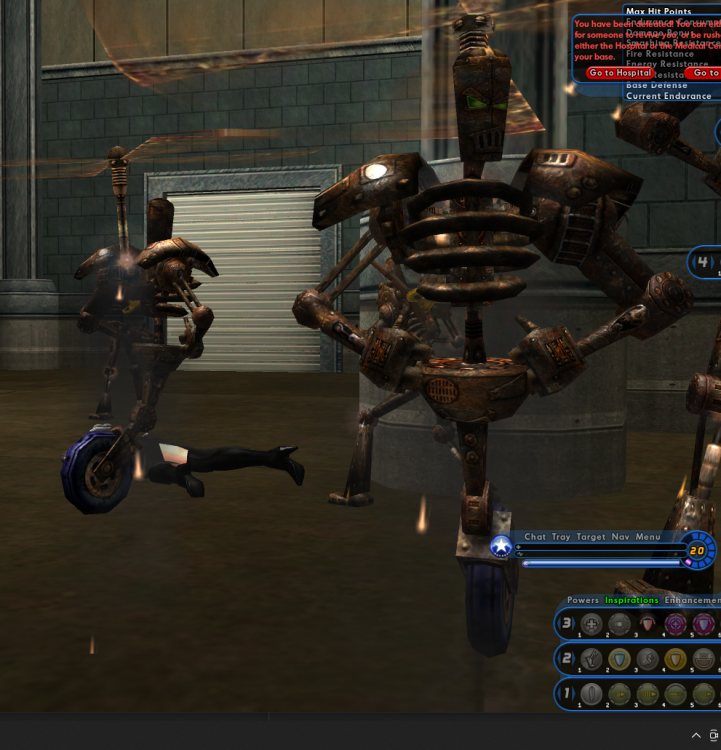This screenshot has width=721, height=750.
Task: Activate the red shield power in tray 3
Action: tap(648, 624)
